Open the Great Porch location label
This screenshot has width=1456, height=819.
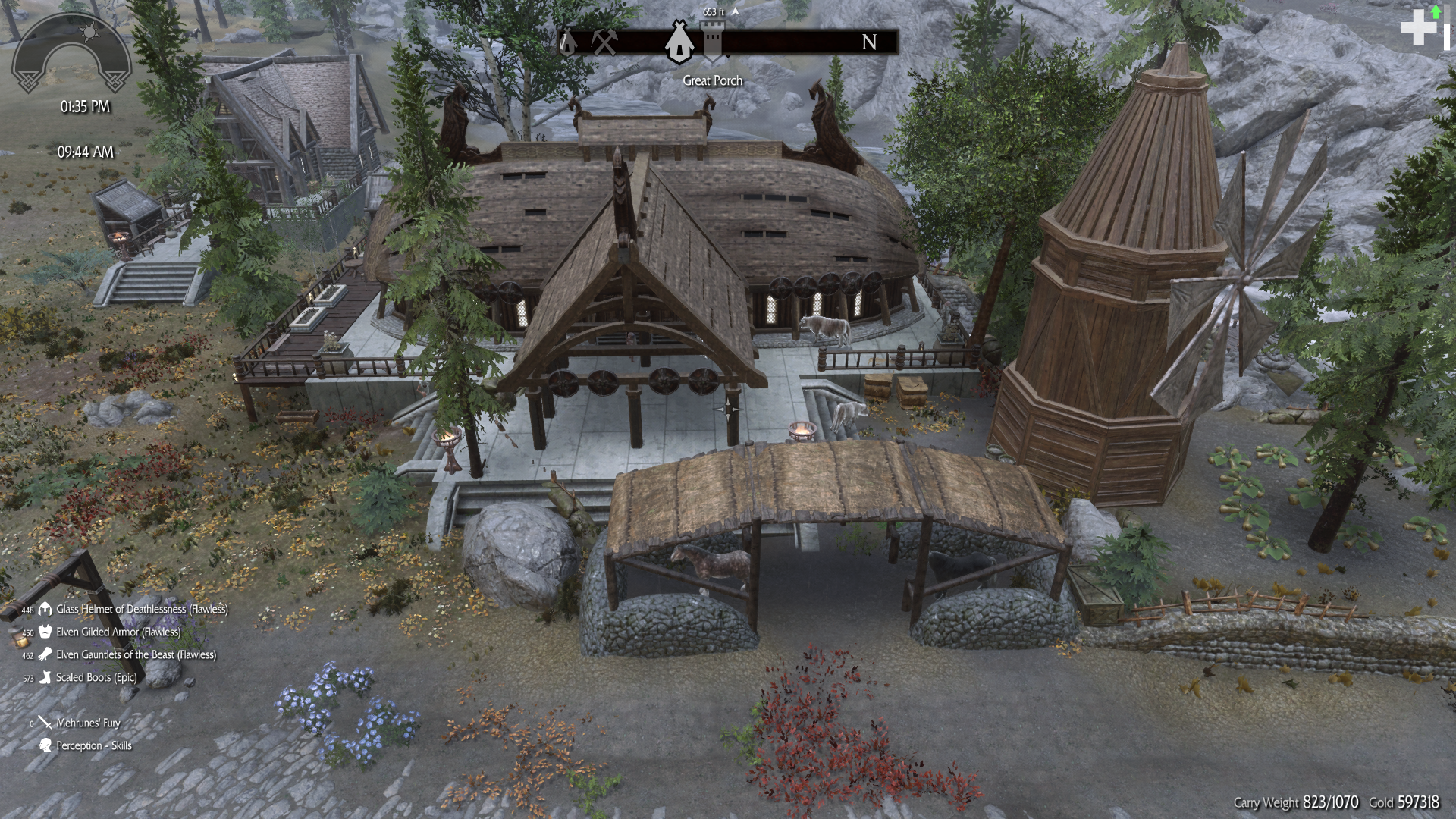(x=711, y=80)
